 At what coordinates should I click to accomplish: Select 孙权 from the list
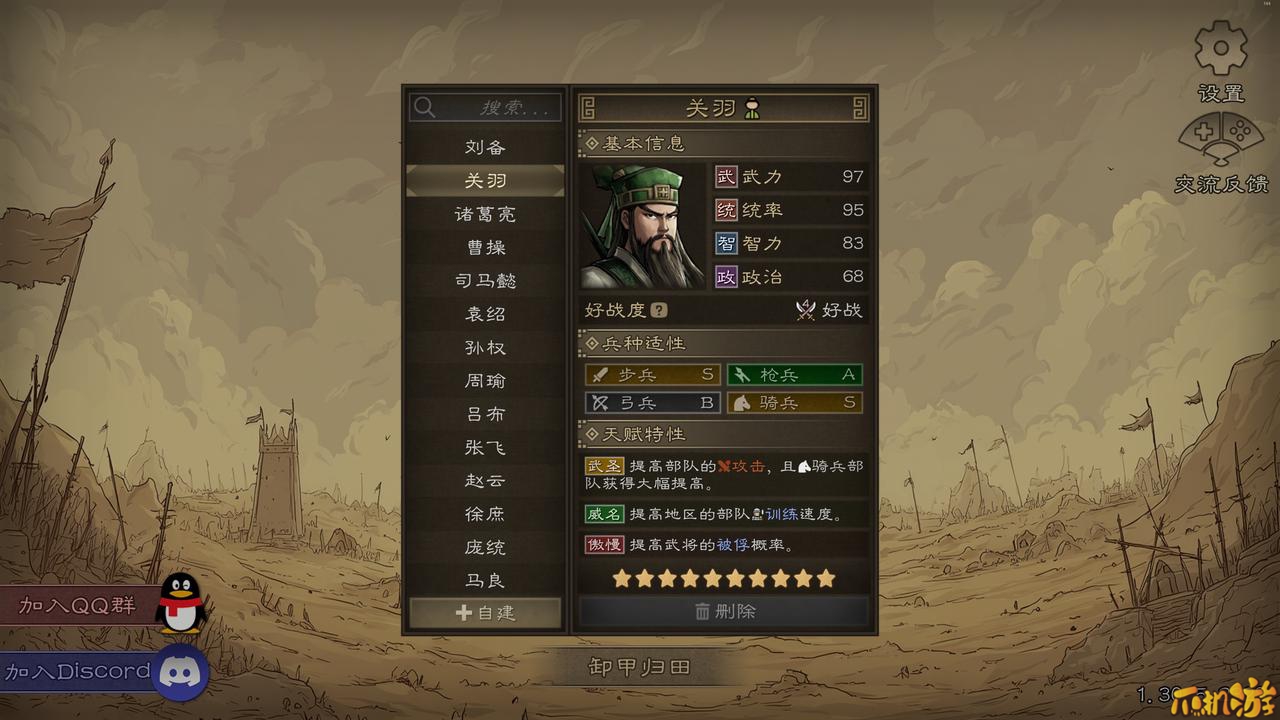(x=485, y=347)
